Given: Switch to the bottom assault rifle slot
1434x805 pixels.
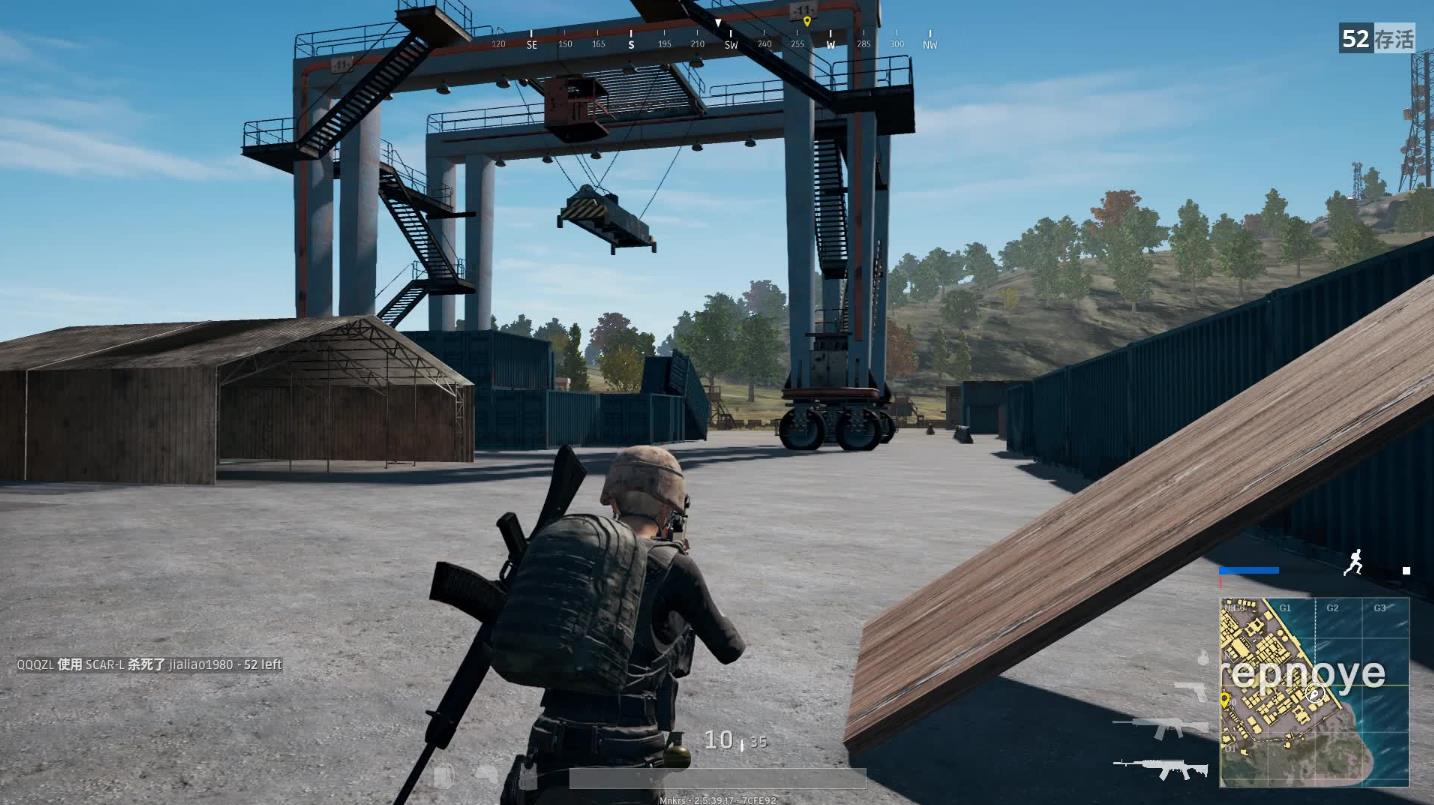Looking at the screenshot, I should click(x=1161, y=768).
